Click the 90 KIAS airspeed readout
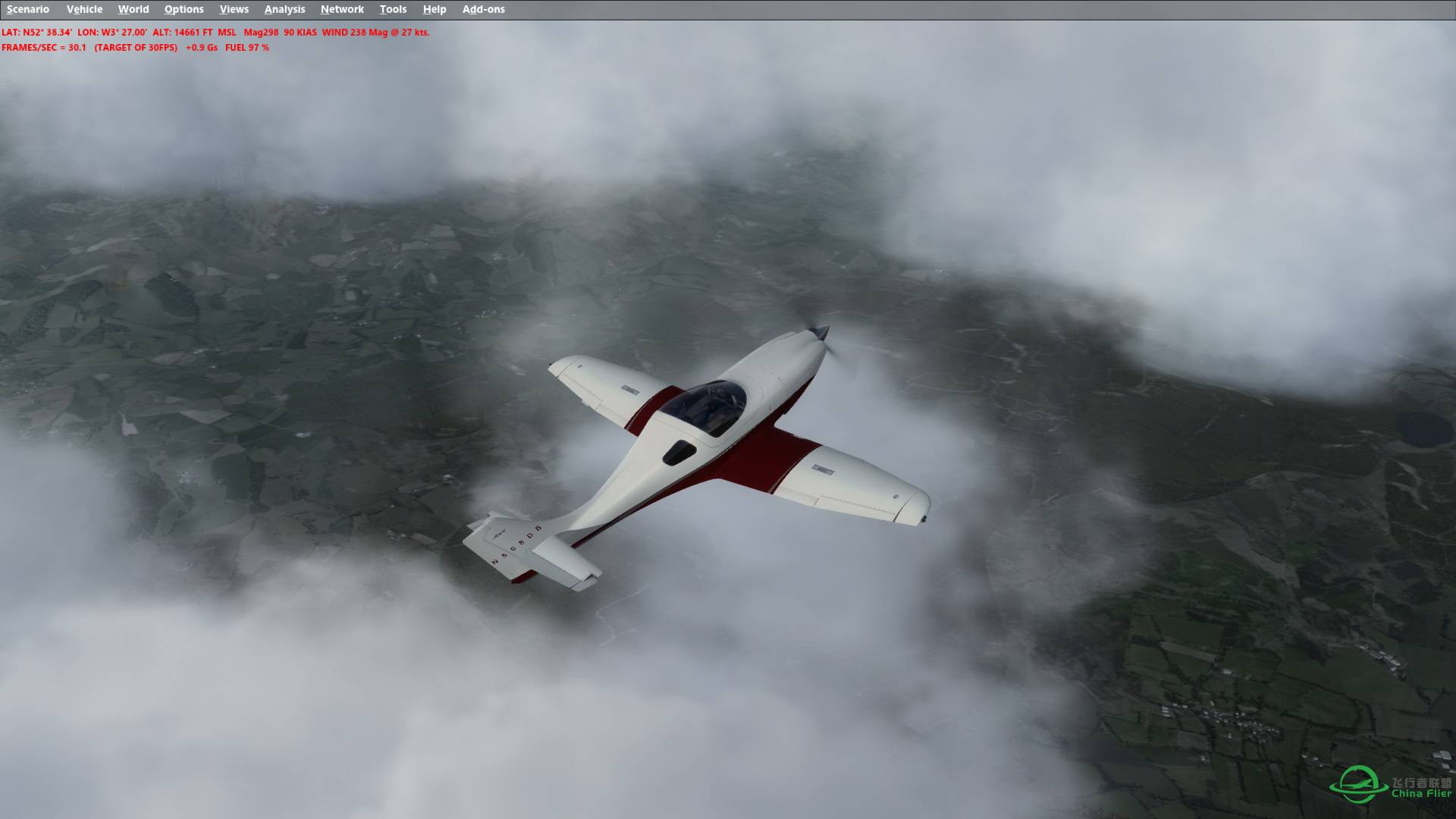1456x819 pixels. (300, 33)
